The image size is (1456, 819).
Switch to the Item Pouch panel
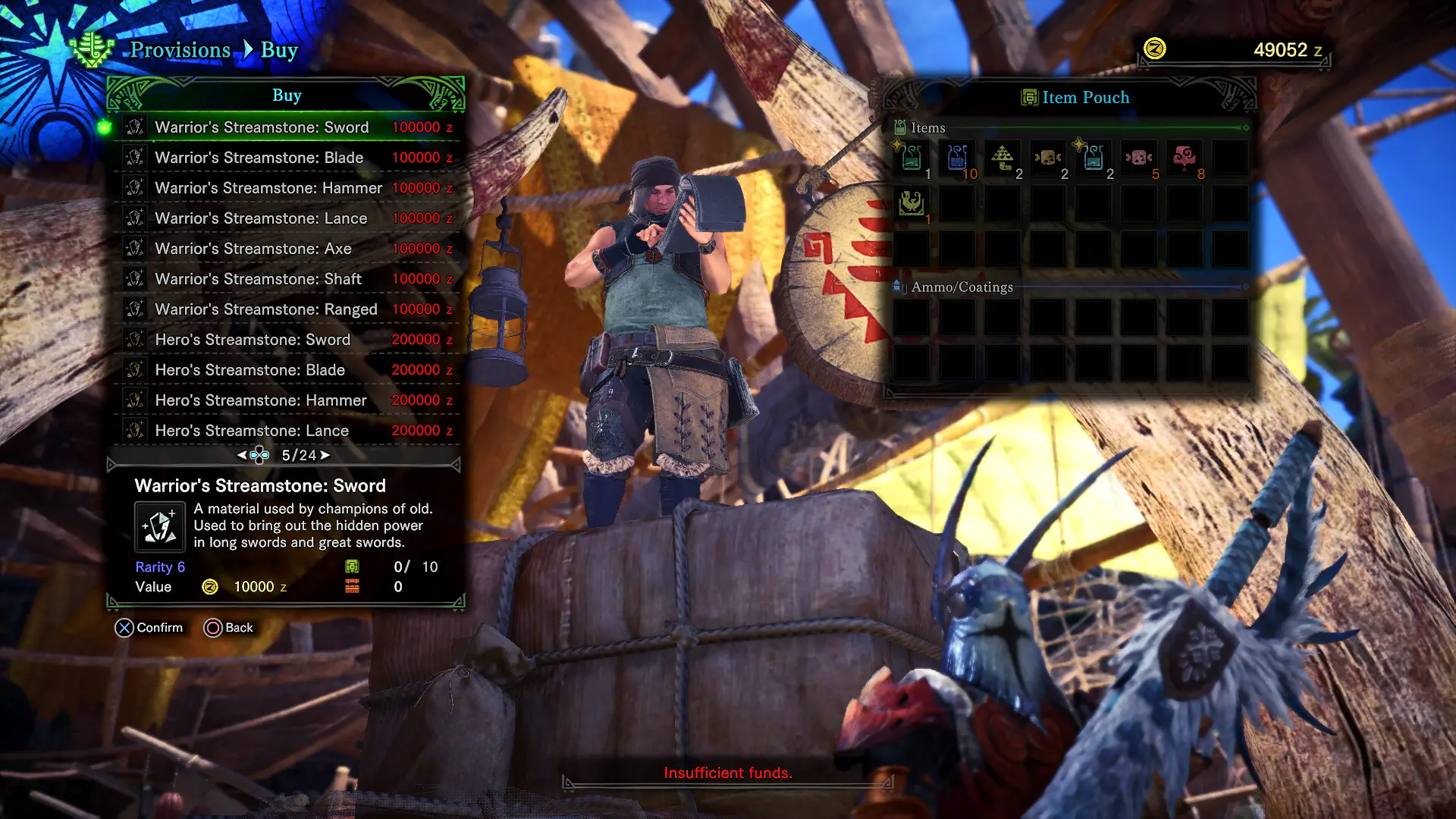(x=1075, y=97)
